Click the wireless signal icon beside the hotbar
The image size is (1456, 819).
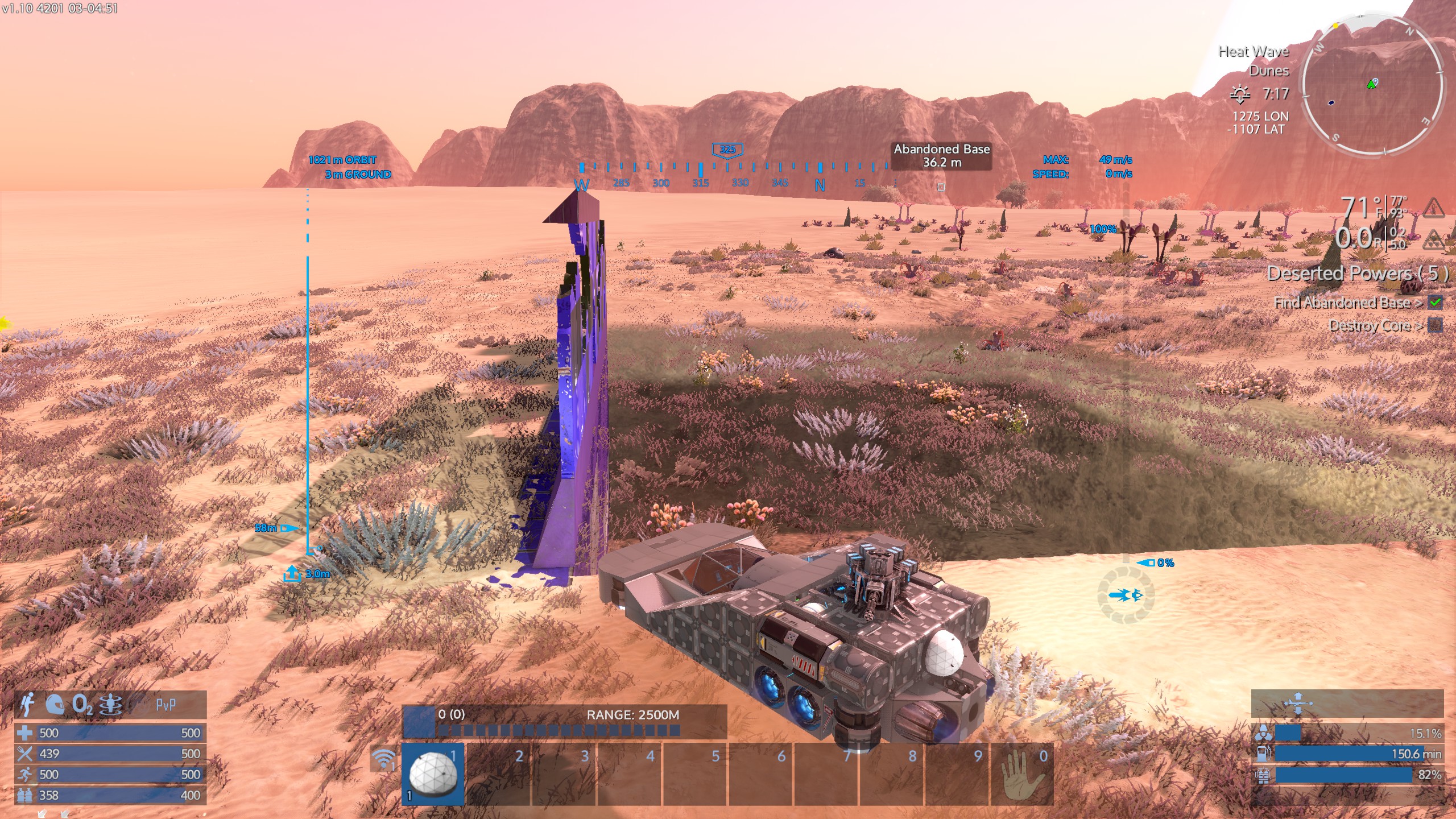(x=384, y=759)
